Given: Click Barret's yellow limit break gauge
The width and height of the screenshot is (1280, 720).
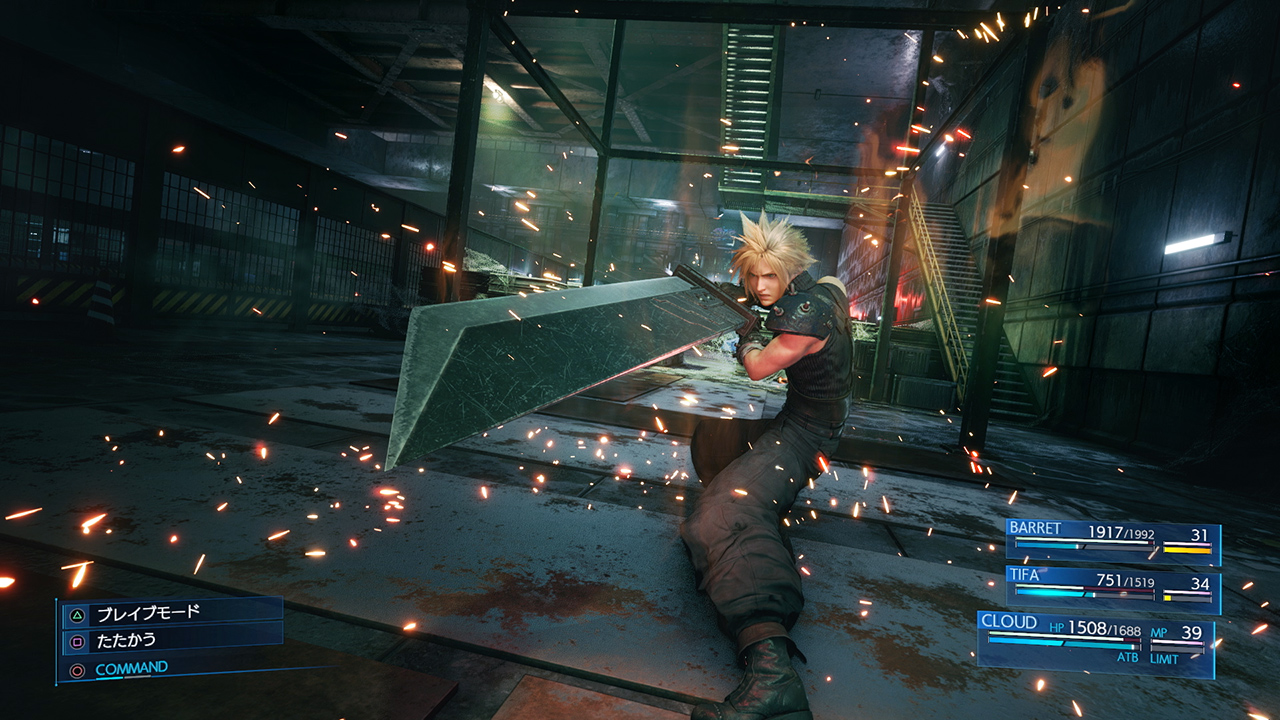Looking at the screenshot, I should (1187, 549).
